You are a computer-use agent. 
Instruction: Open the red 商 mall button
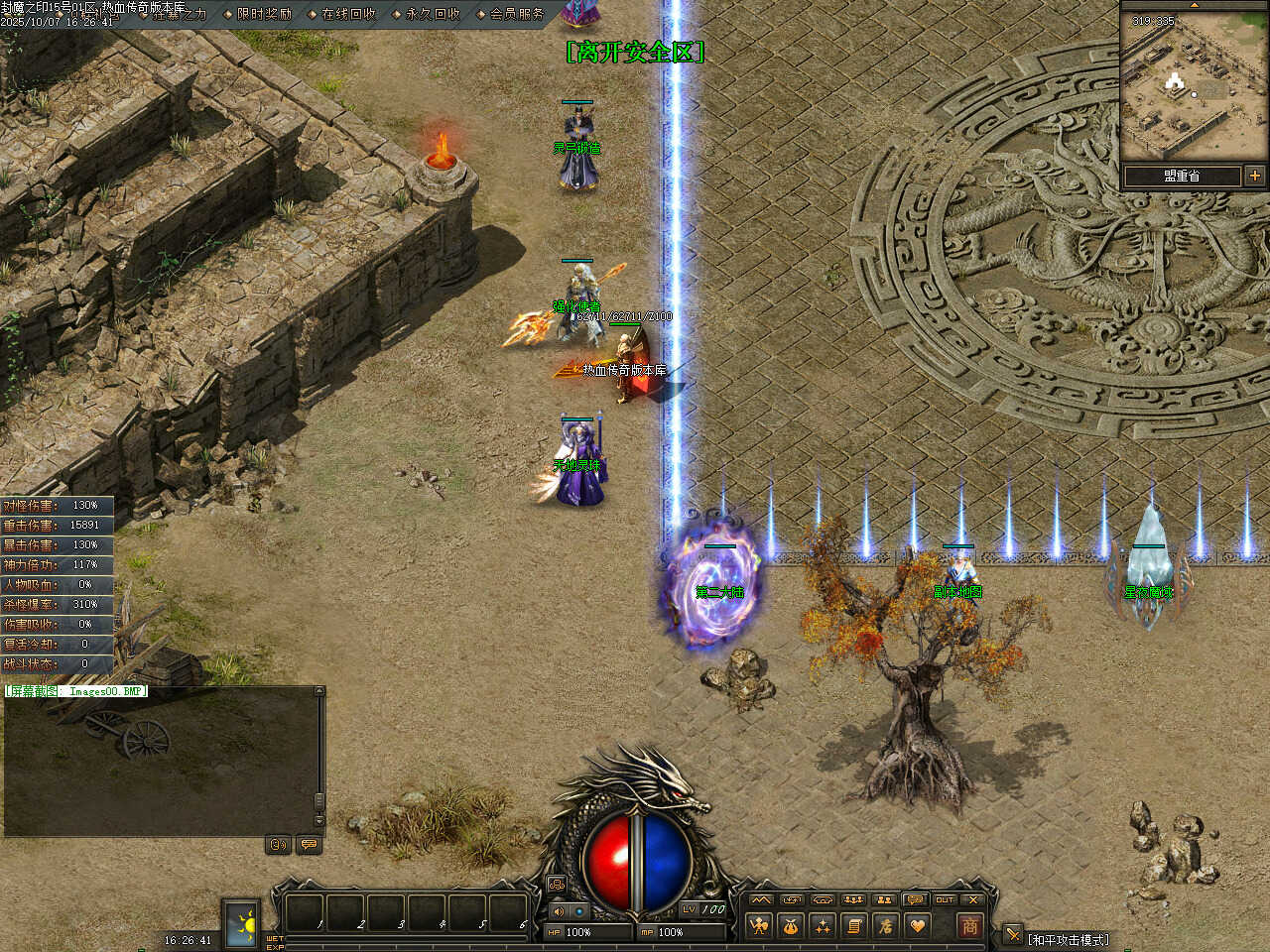point(969,926)
